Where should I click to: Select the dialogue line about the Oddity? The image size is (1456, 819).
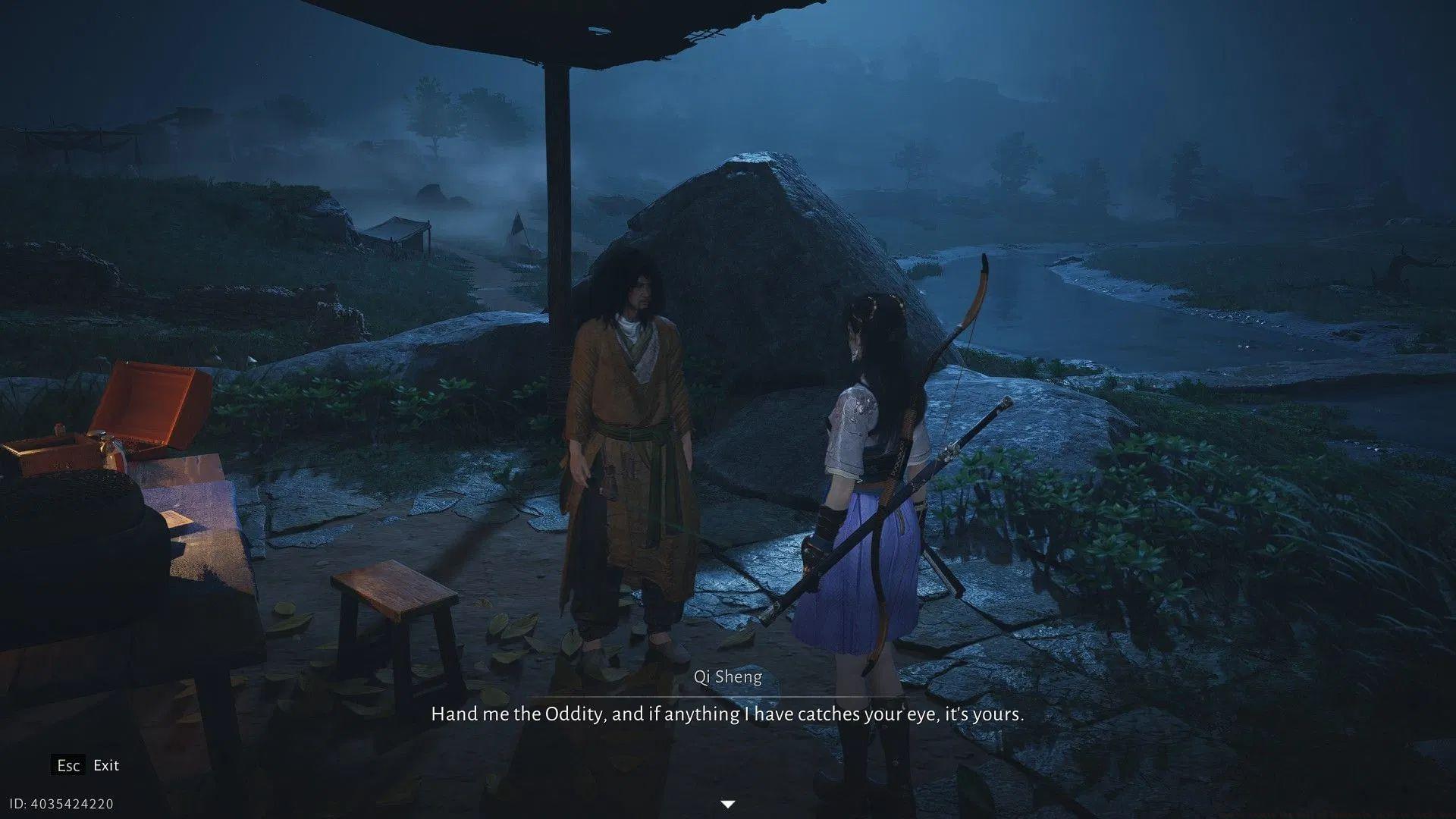click(x=728, y=713)
